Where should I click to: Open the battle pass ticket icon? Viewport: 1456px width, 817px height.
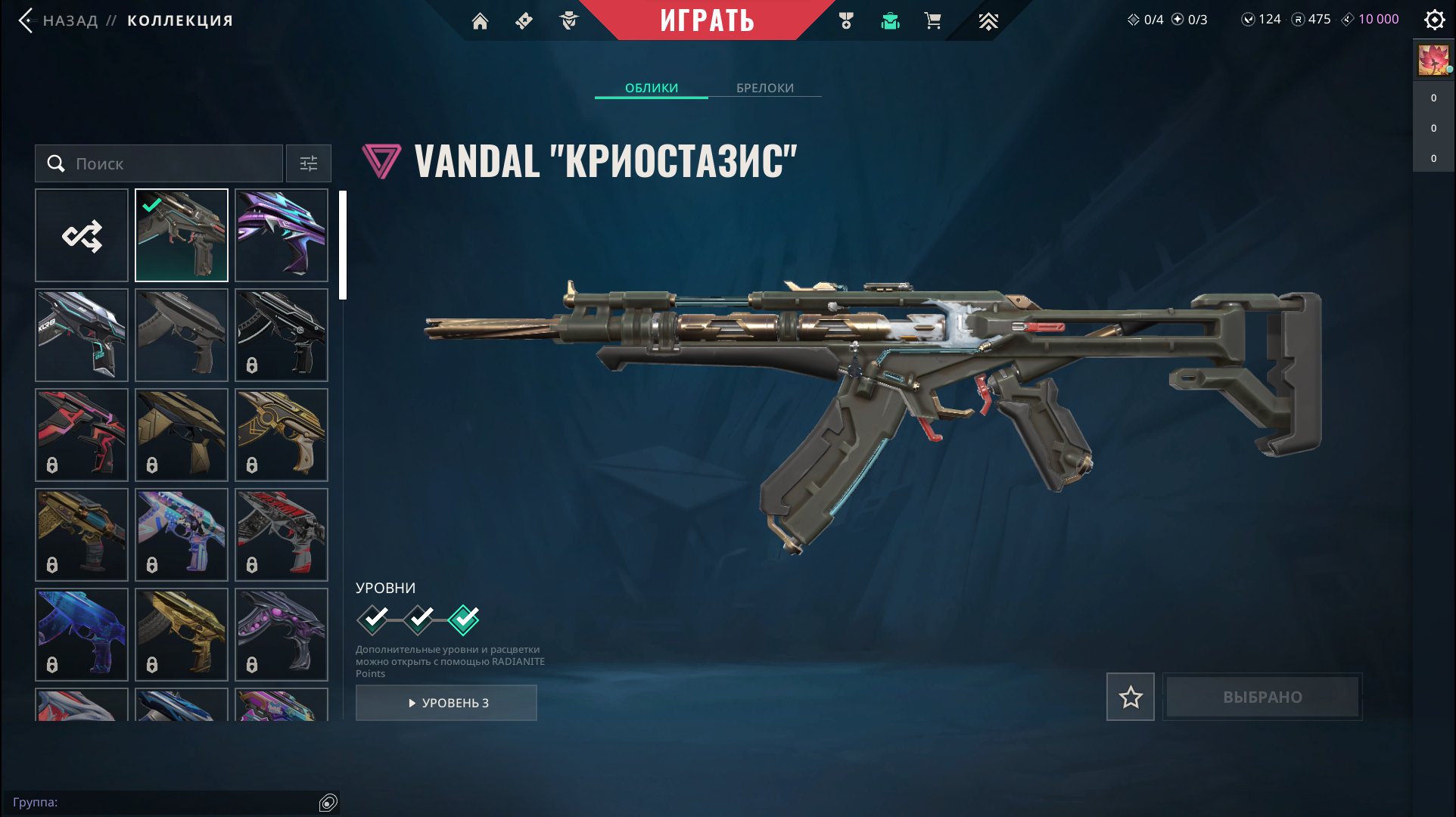(525, 21)
